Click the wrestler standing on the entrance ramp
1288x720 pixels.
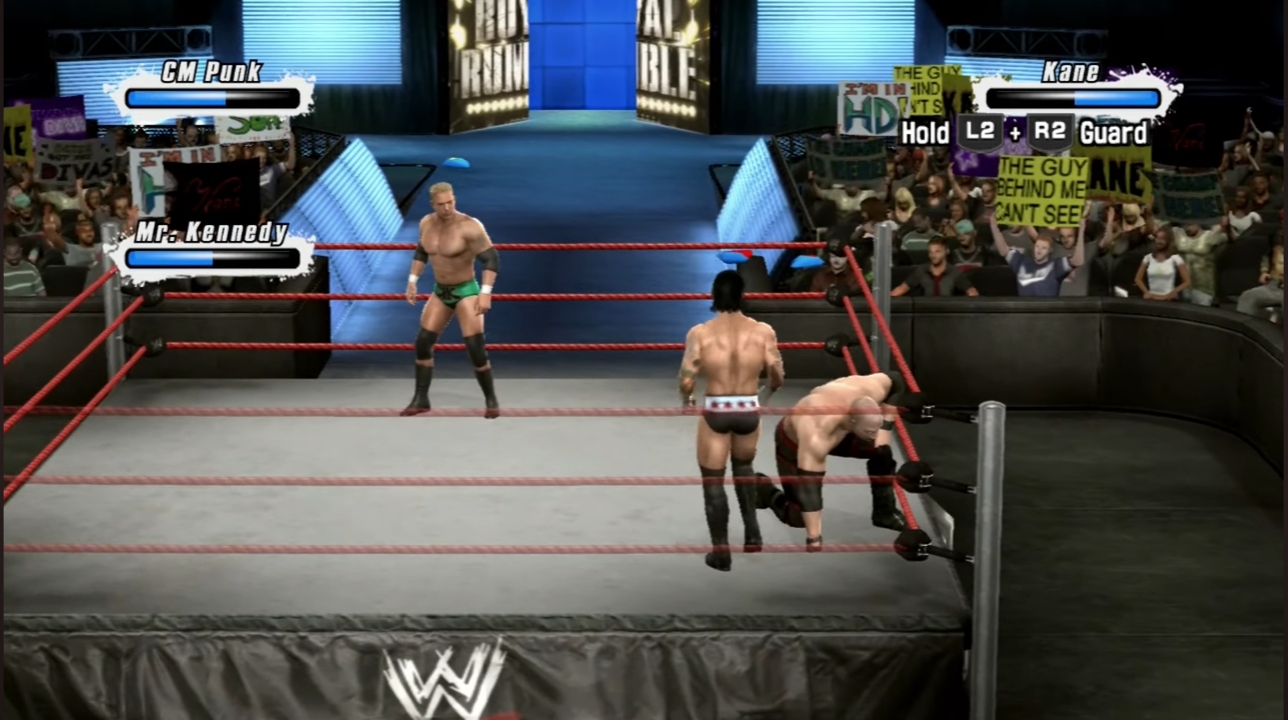(x=449, y=290)
